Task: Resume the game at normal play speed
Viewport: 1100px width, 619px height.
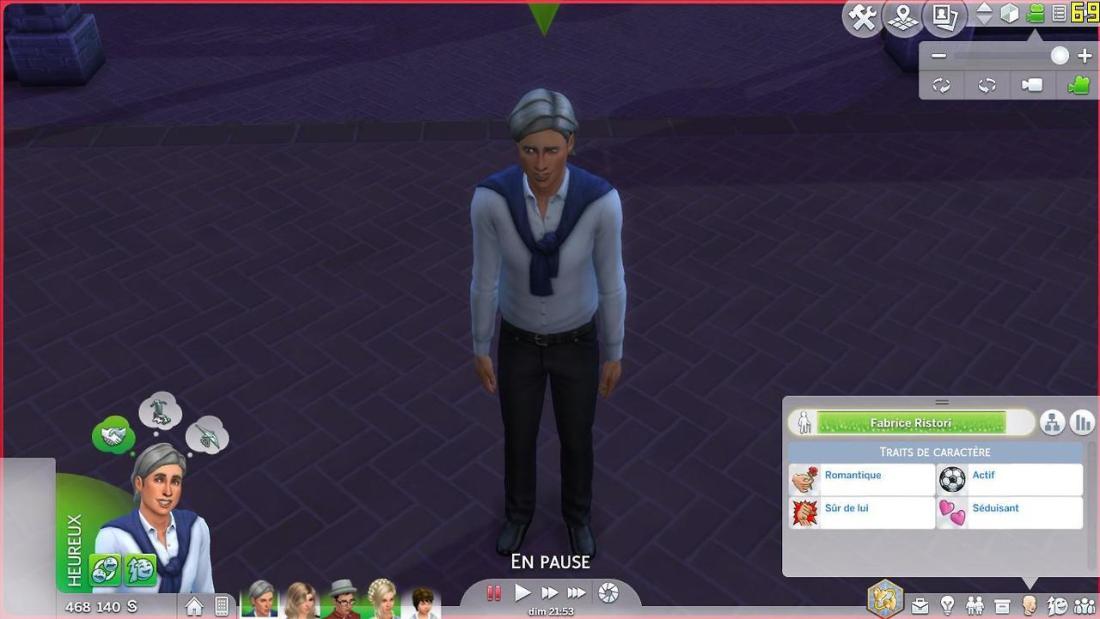Action: pyautogui.click(x=522, y=593)
